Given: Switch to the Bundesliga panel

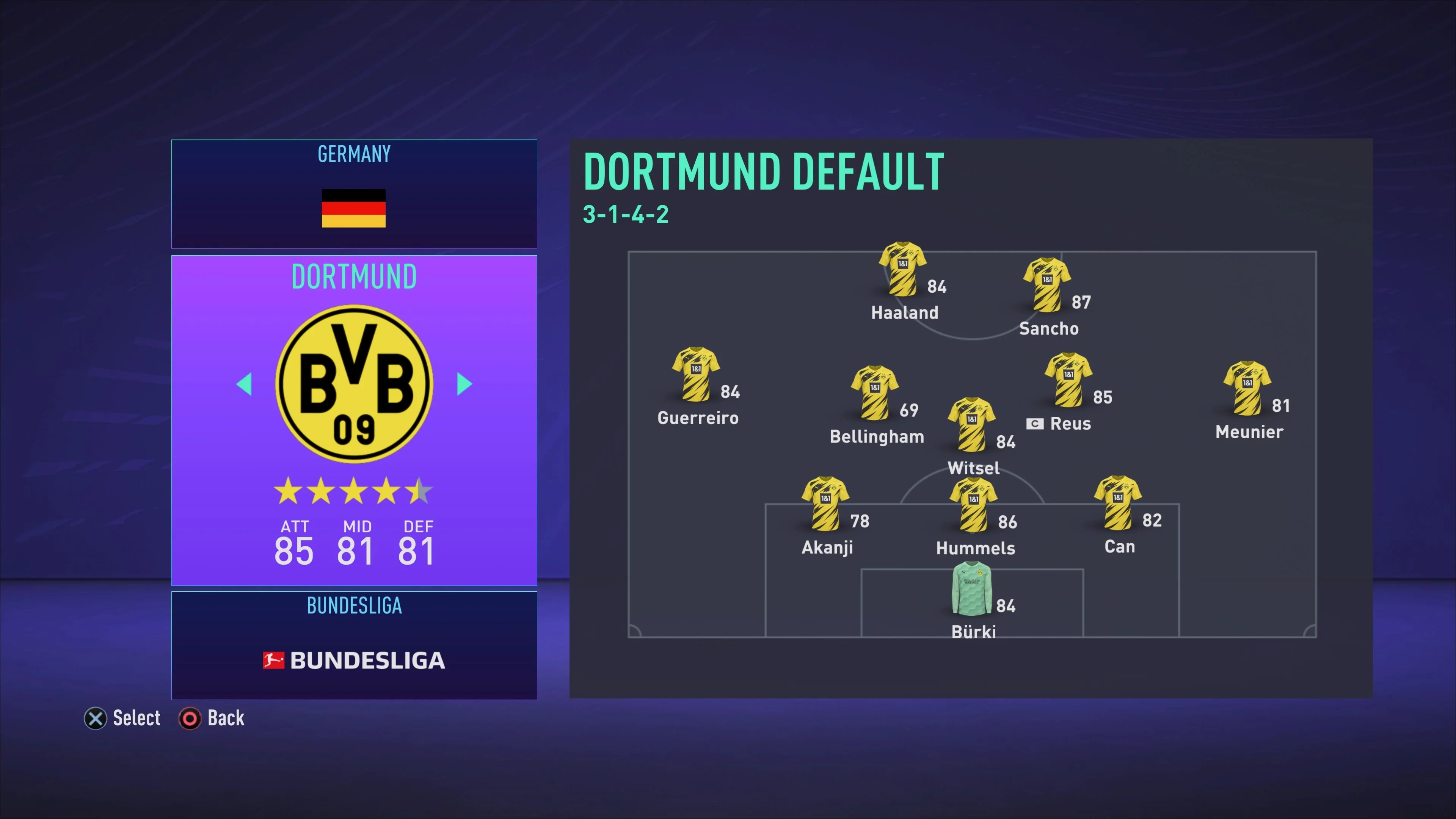Looking at the screenshot, I should pos(353,606).
